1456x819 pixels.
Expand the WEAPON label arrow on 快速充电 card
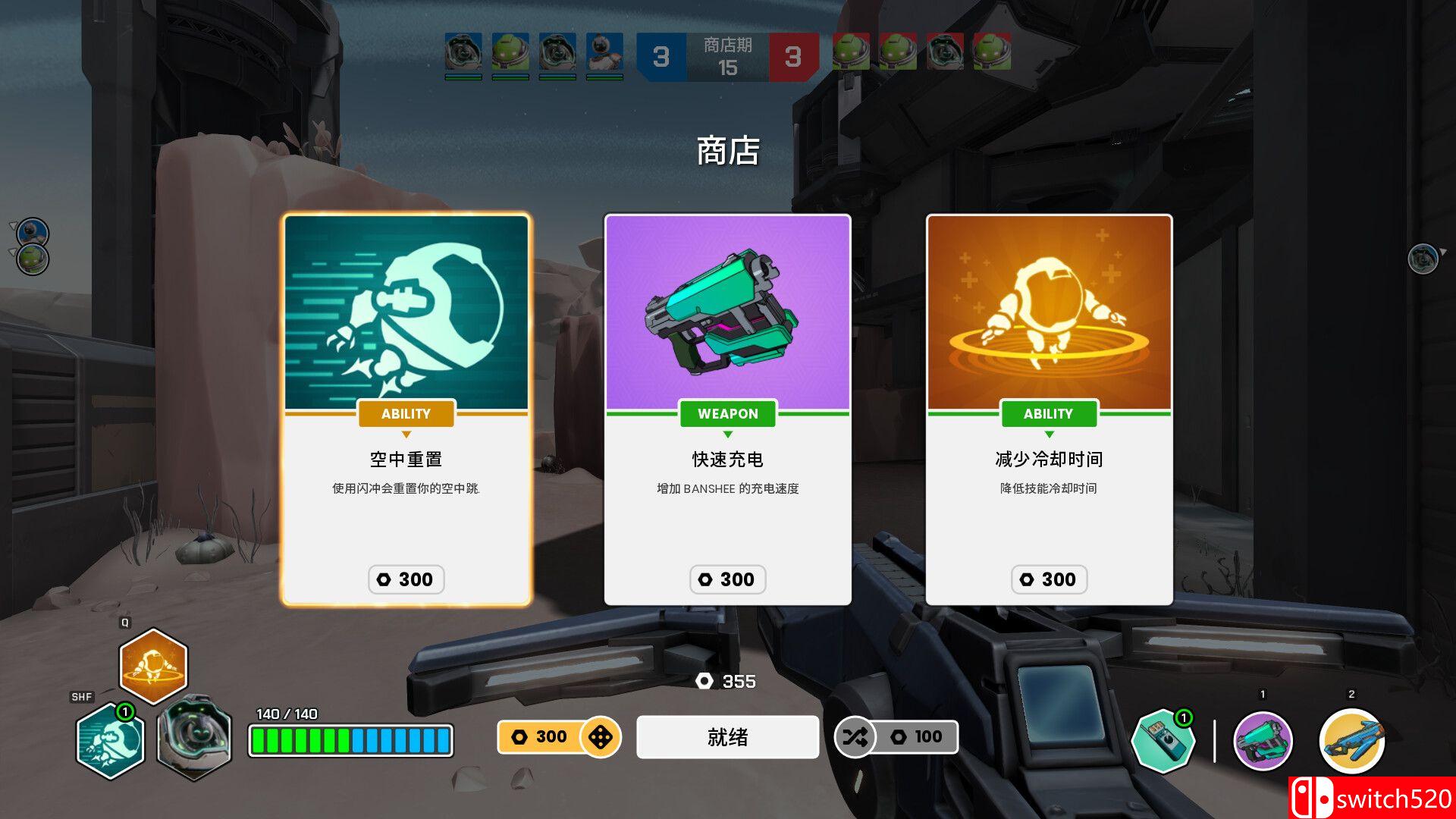[x=727, y=435]
